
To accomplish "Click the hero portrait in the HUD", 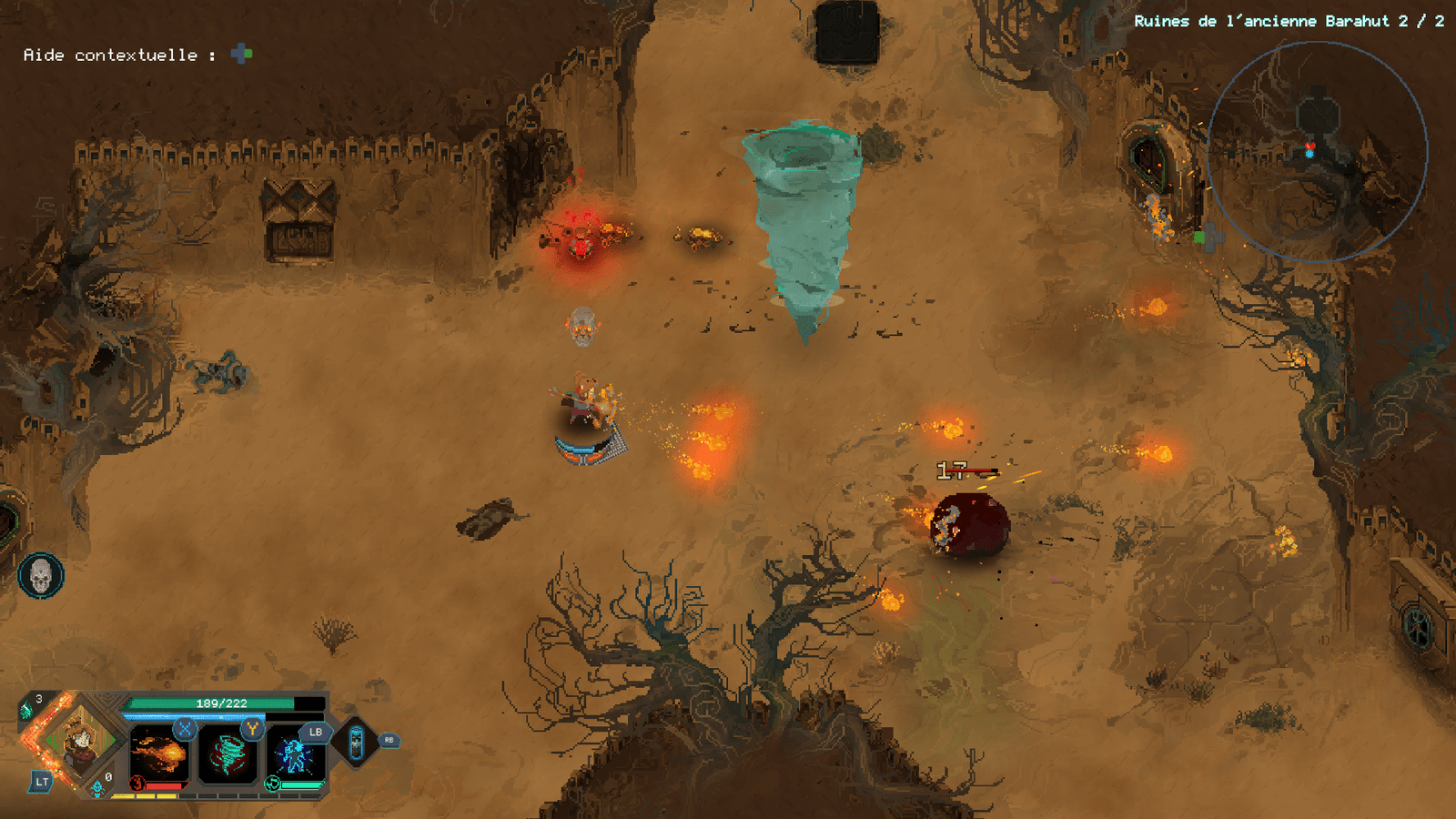I will 80,741.
